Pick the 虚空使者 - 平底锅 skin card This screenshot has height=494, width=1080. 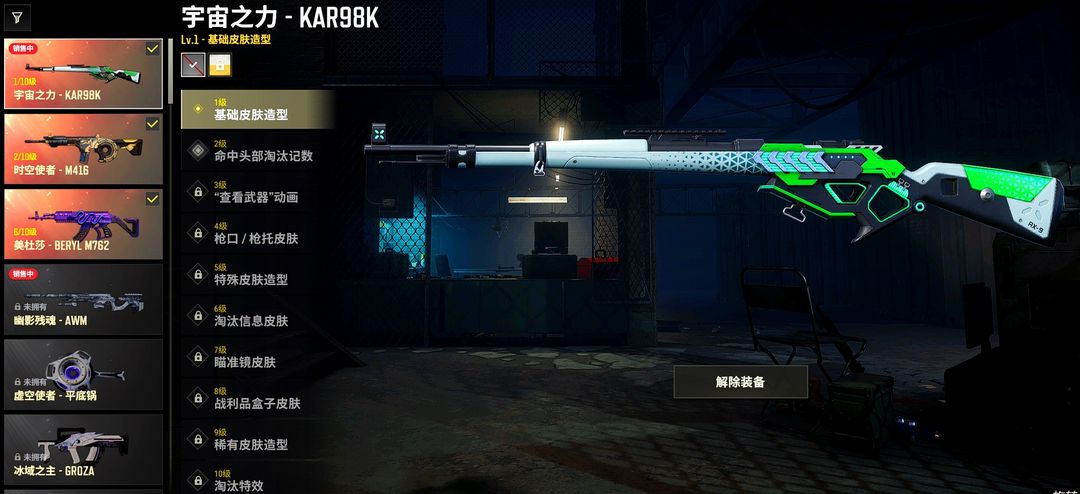tap(83, 374)
